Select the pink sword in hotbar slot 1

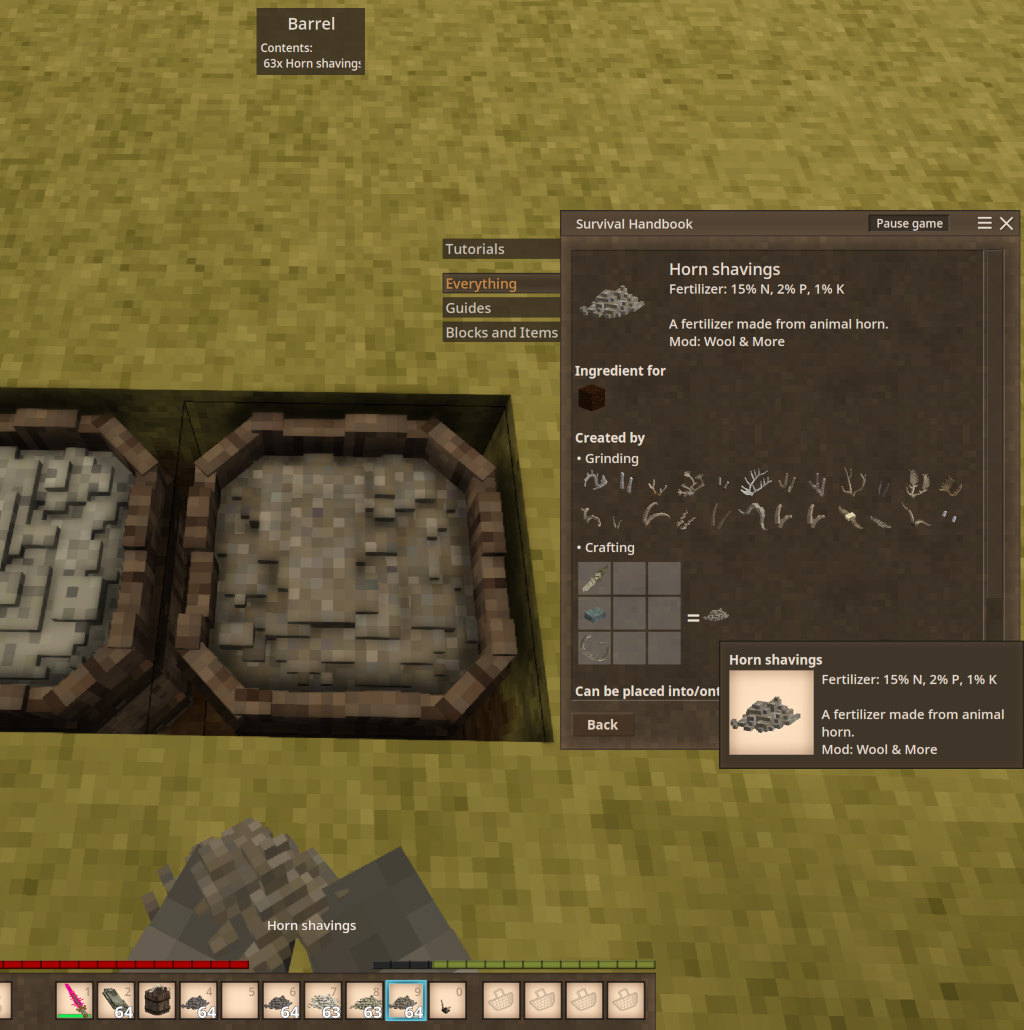point(75,1000)
